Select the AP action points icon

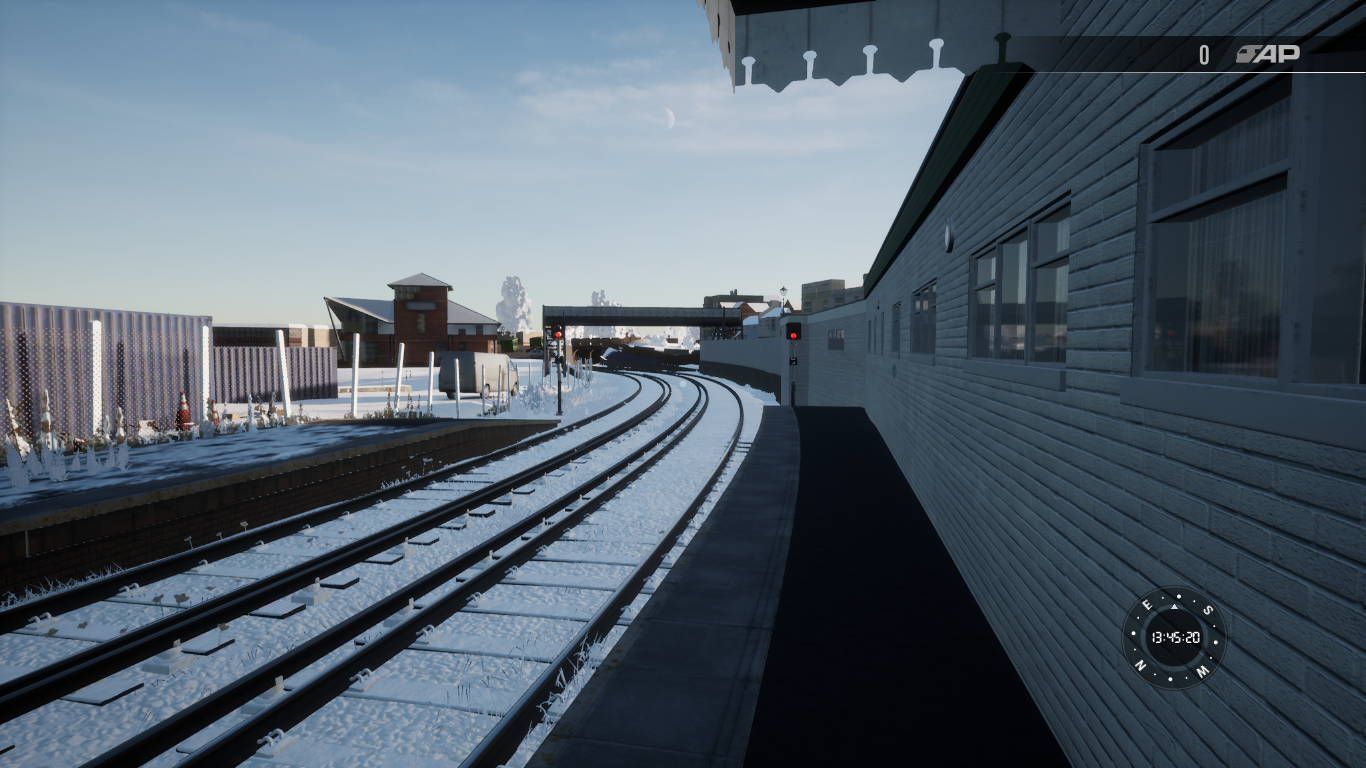pyautogui.click(x=1267, y=54)
